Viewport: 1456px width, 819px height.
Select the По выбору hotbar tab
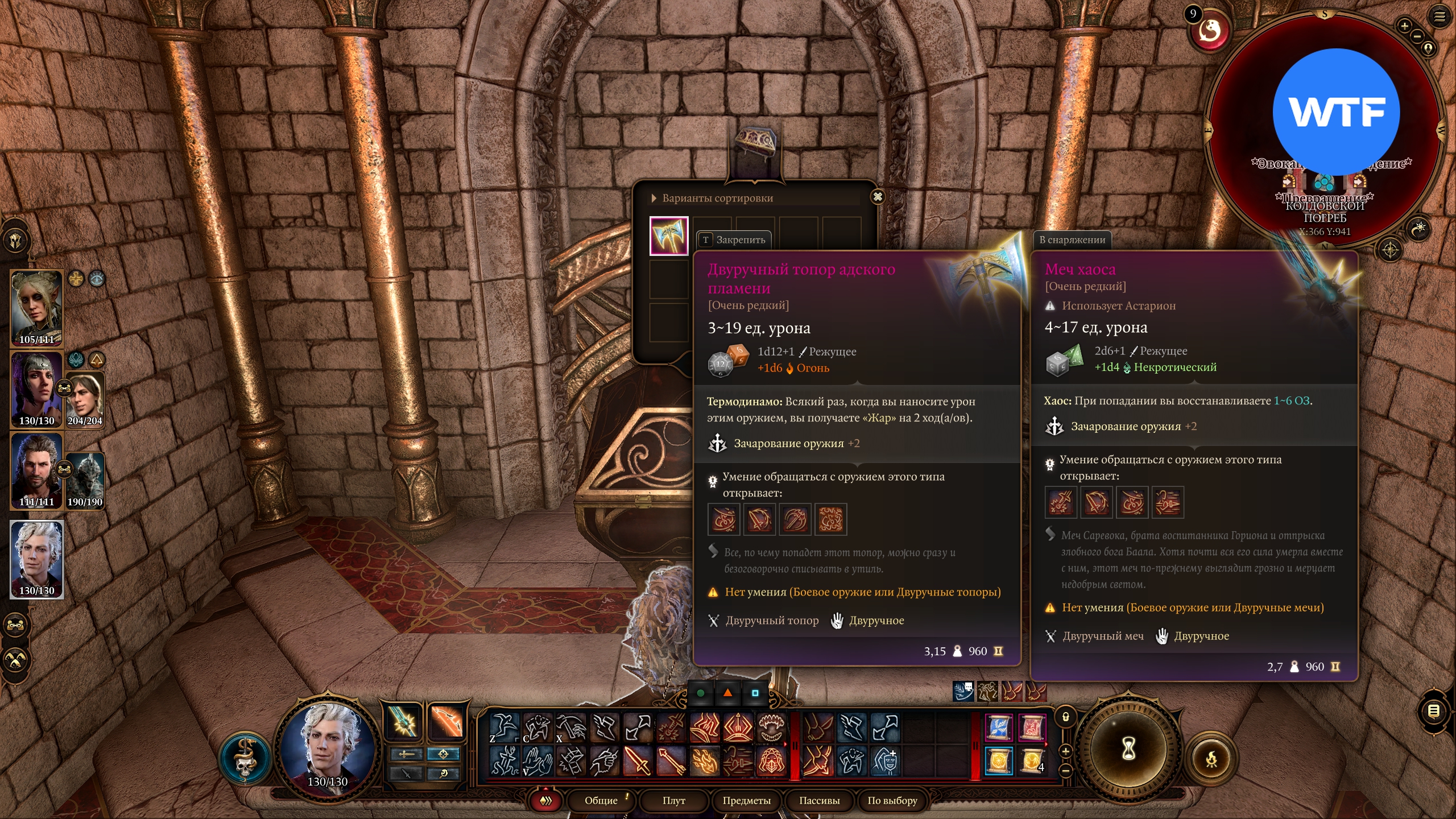(x=892, y=800)
